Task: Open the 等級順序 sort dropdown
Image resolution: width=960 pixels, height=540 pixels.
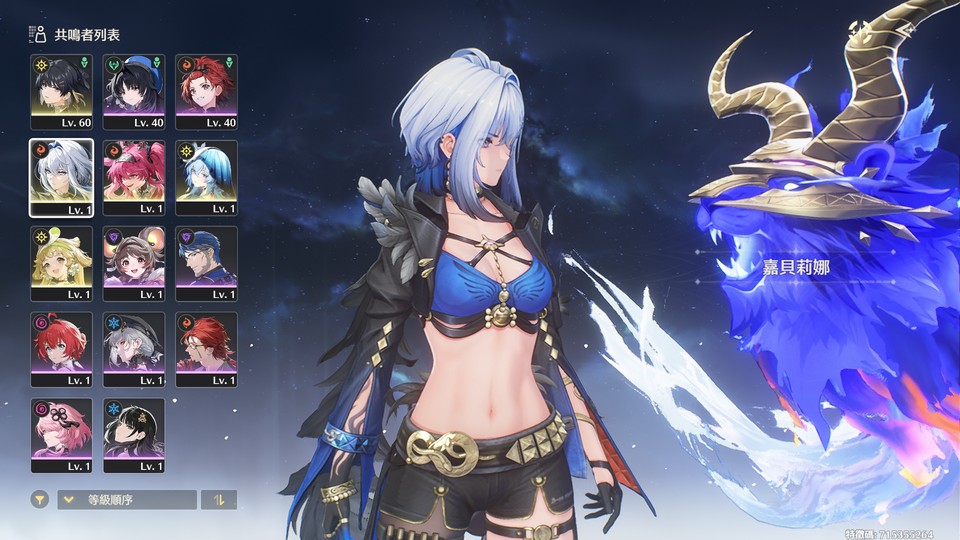Action: [x=127, y=499]
